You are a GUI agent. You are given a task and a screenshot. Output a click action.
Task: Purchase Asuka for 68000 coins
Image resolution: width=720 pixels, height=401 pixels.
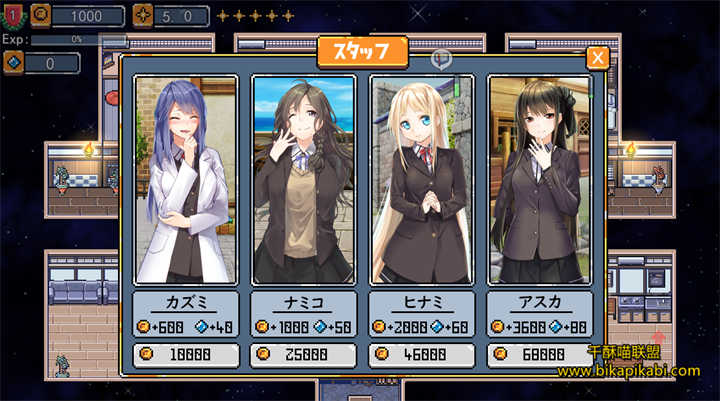pos(539,354)
